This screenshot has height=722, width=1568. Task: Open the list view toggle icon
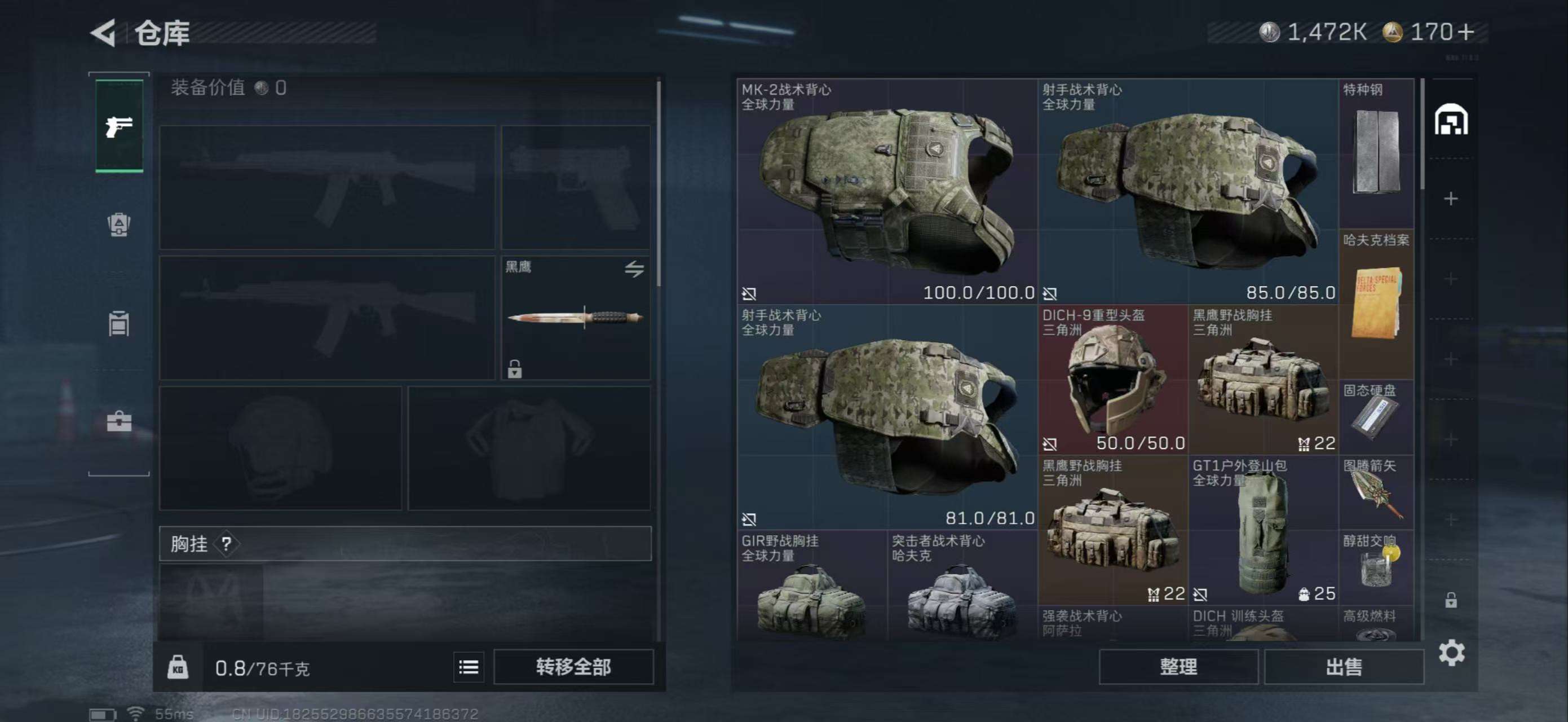(468, 667)
